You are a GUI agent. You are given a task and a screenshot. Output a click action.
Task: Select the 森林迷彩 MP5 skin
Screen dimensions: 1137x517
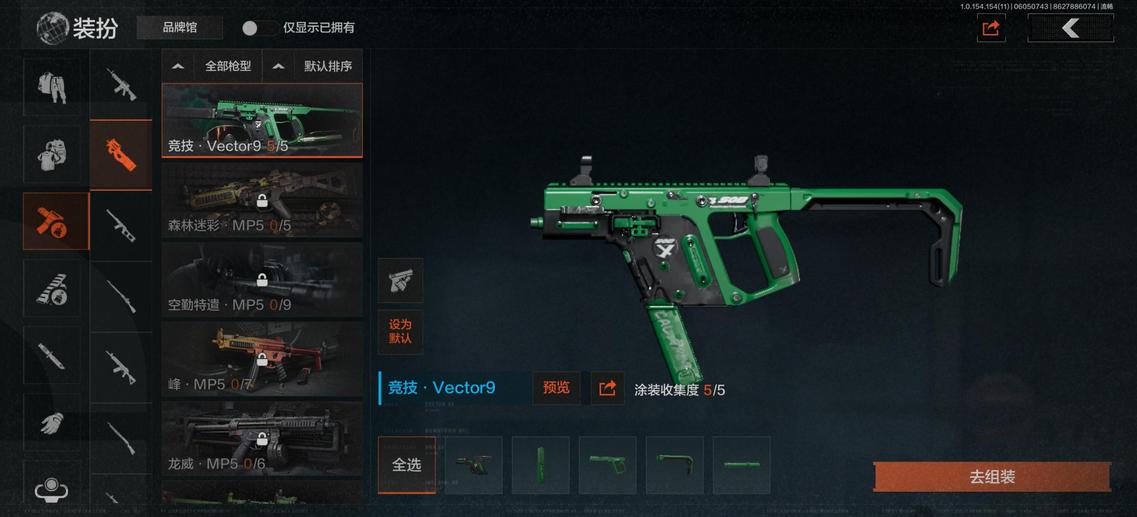(x=262, y=200)
